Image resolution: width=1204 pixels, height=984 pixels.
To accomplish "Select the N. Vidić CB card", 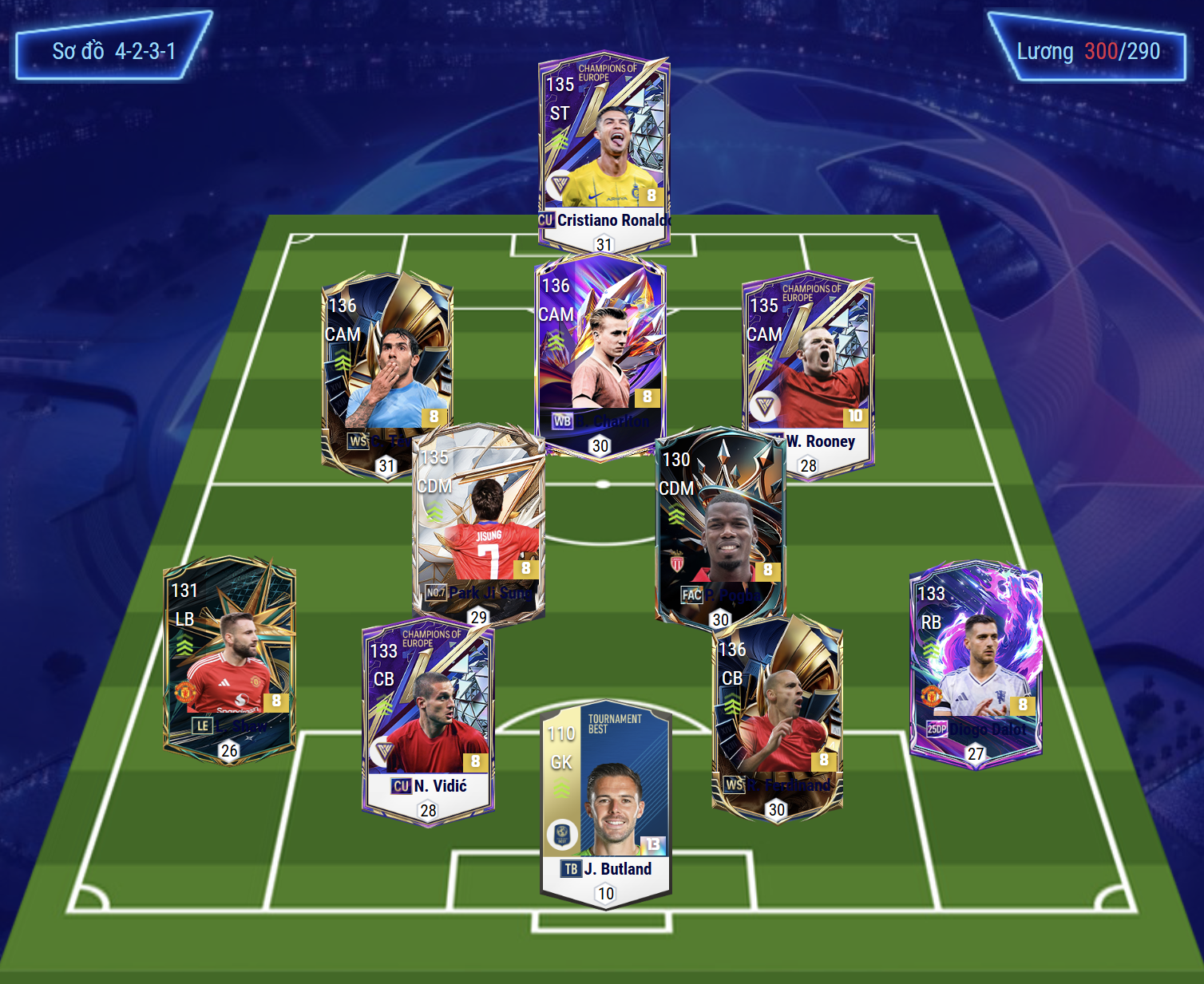I will (429, 718).
